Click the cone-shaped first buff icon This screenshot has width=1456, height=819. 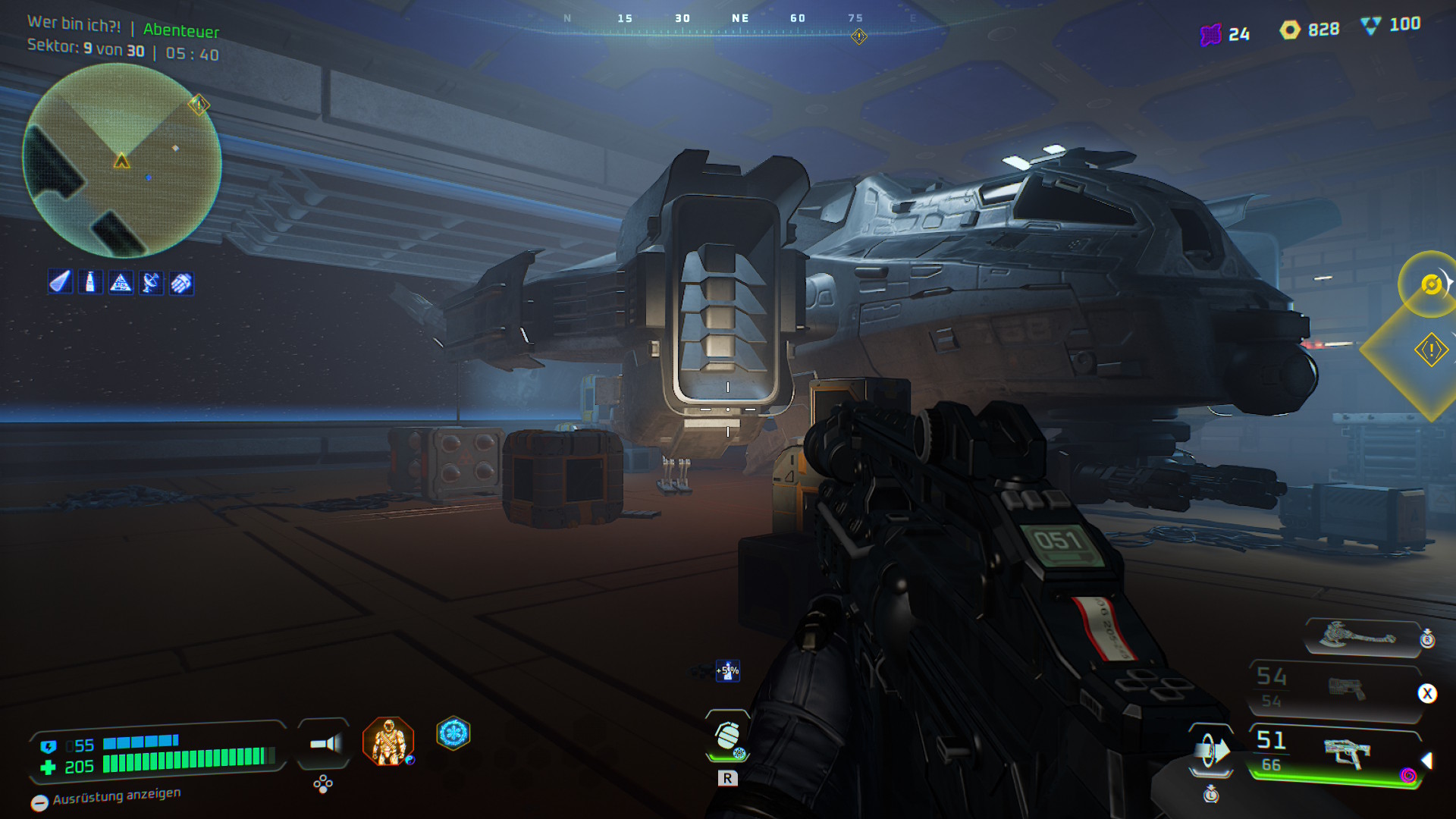click(60, 283)
